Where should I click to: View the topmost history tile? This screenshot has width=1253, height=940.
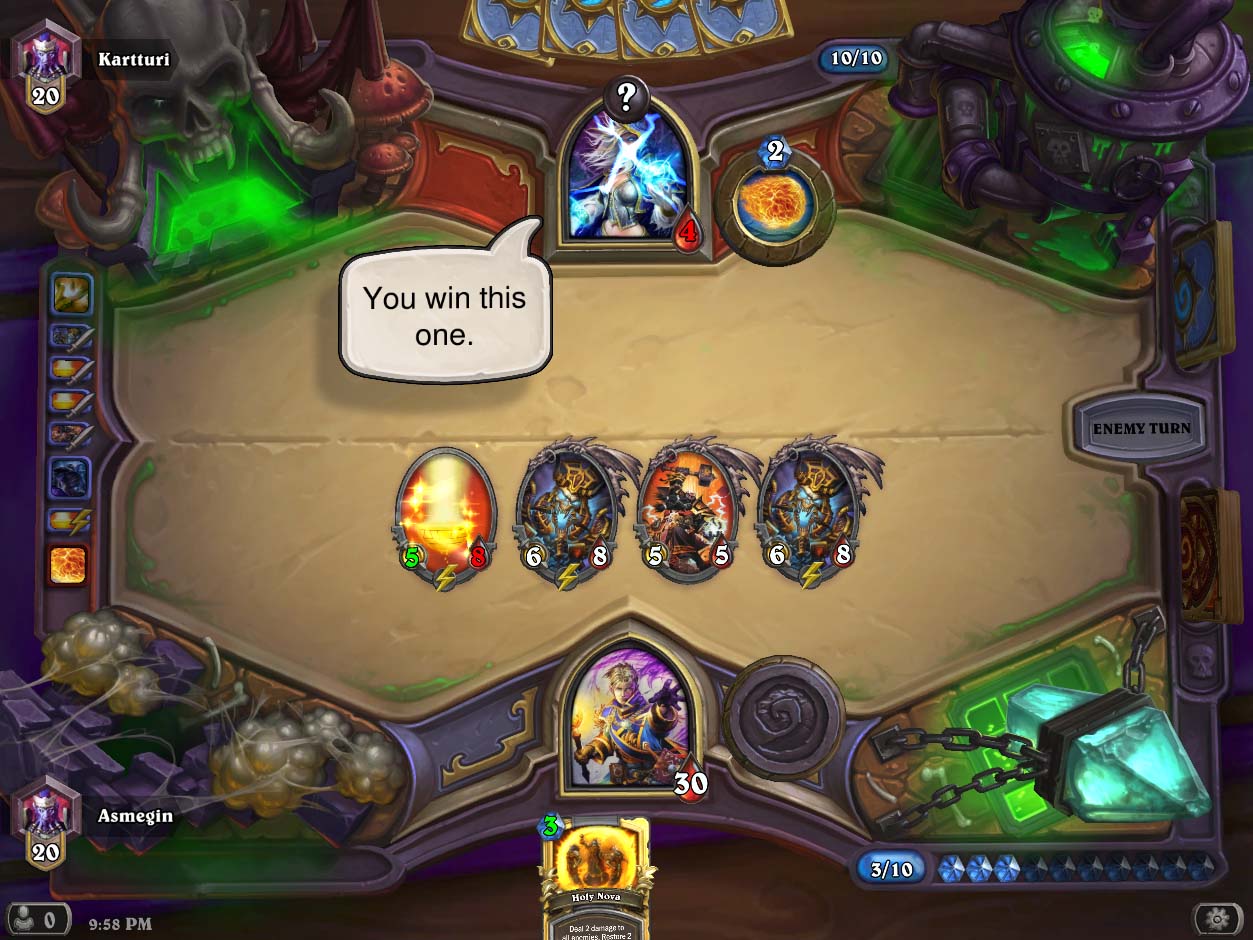(x=71, y=295)
